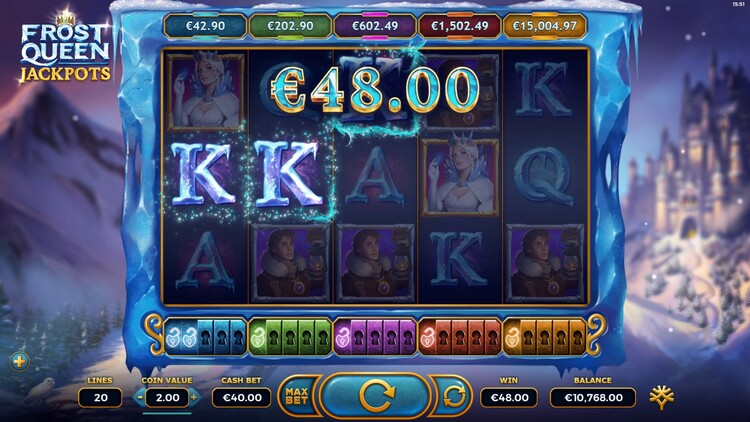Activate the Max Bet button

(x=295, y=396)
